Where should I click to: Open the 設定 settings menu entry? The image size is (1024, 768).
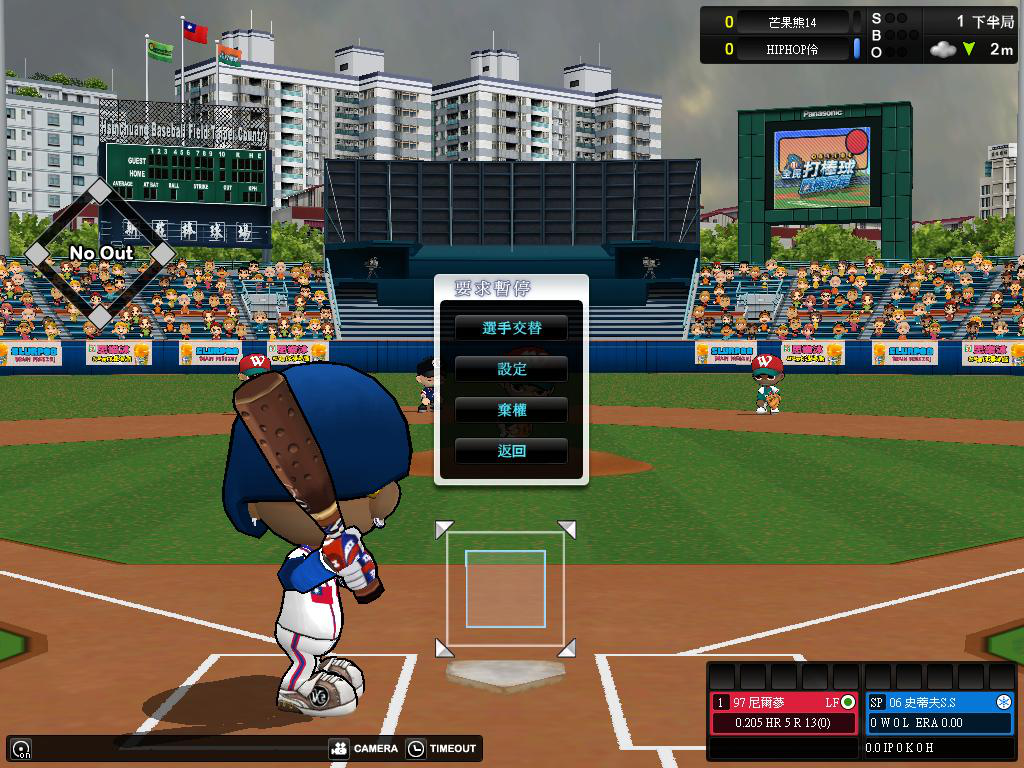[511, 369]
